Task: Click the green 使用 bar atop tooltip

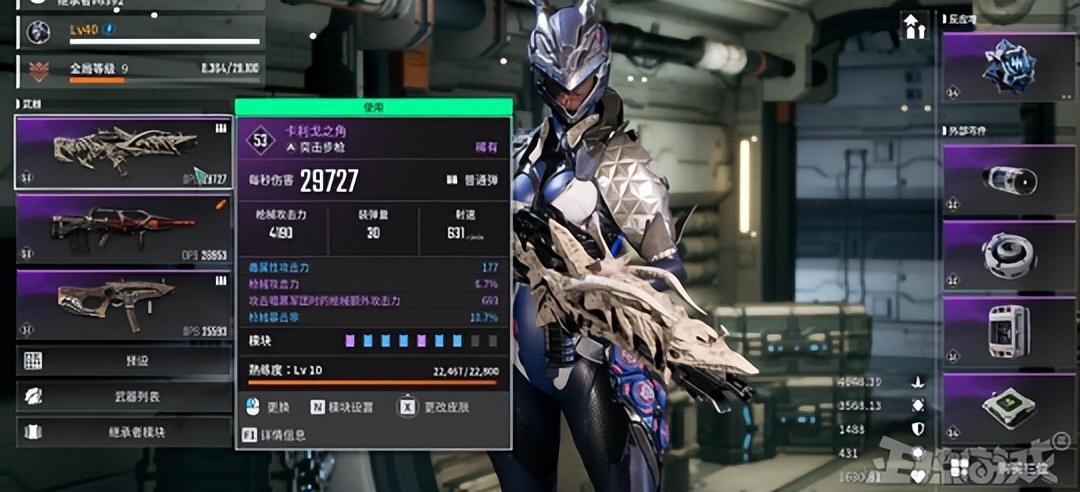Action: coord(374,106)
